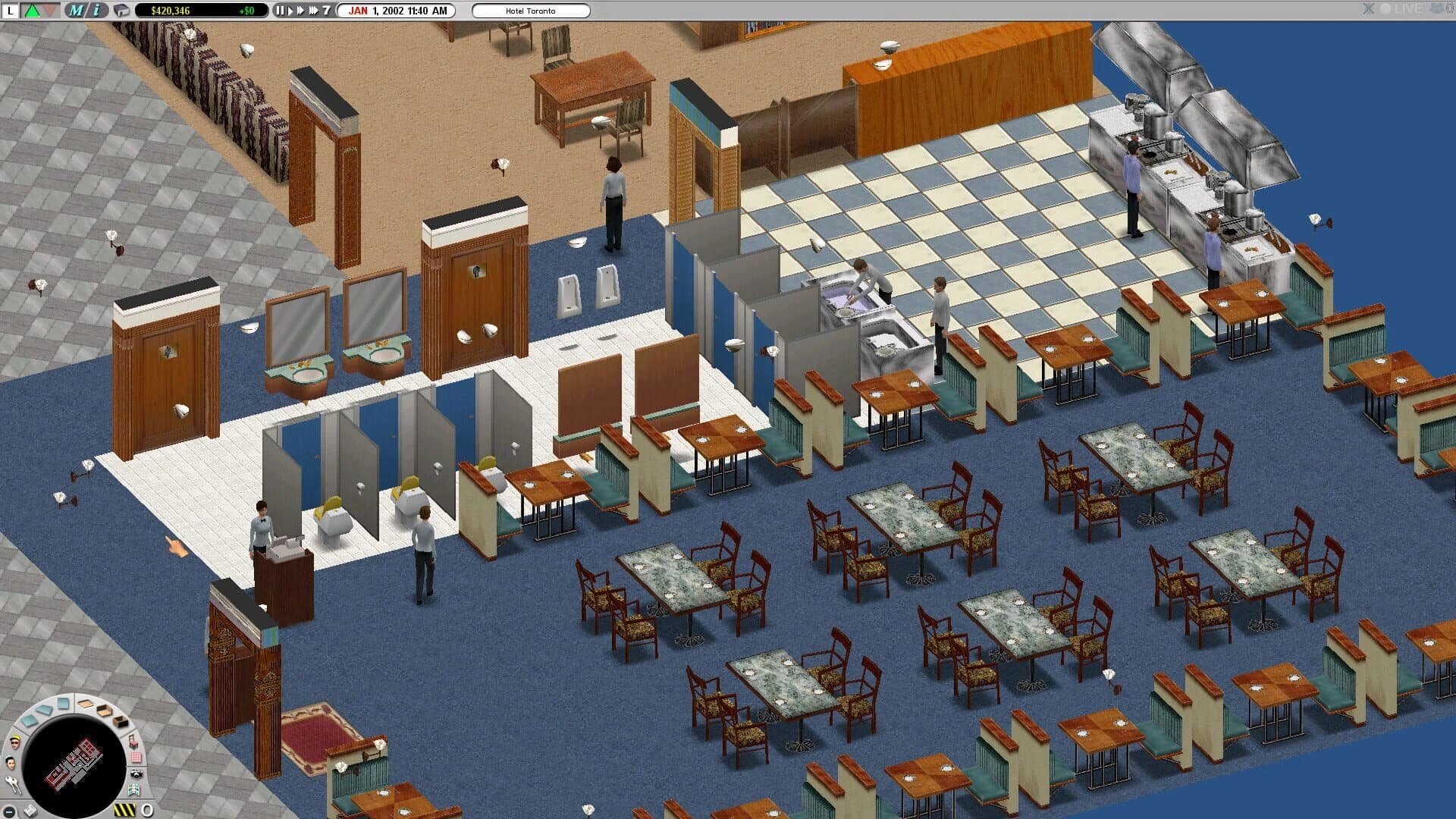This screenshot has width=1456, height=819.
Task: Select the construction hazard stripes icon
Action: [x=124, y=809]
